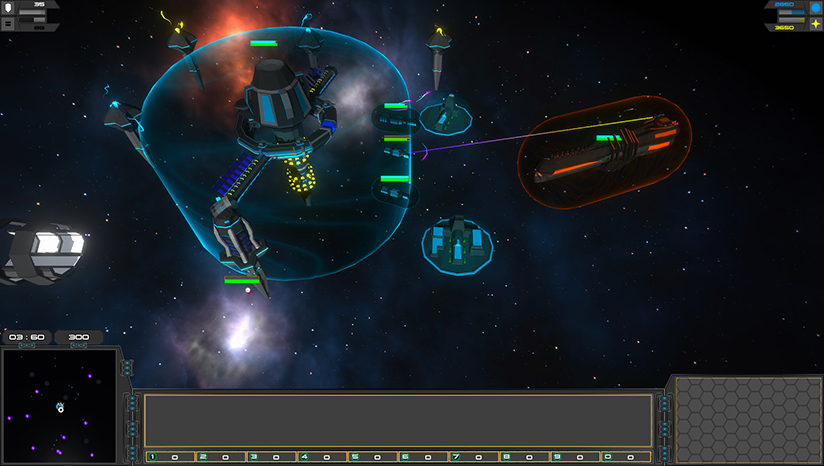Choose control group 3 slot
824x466 pixels.
[x=270, y=457]
